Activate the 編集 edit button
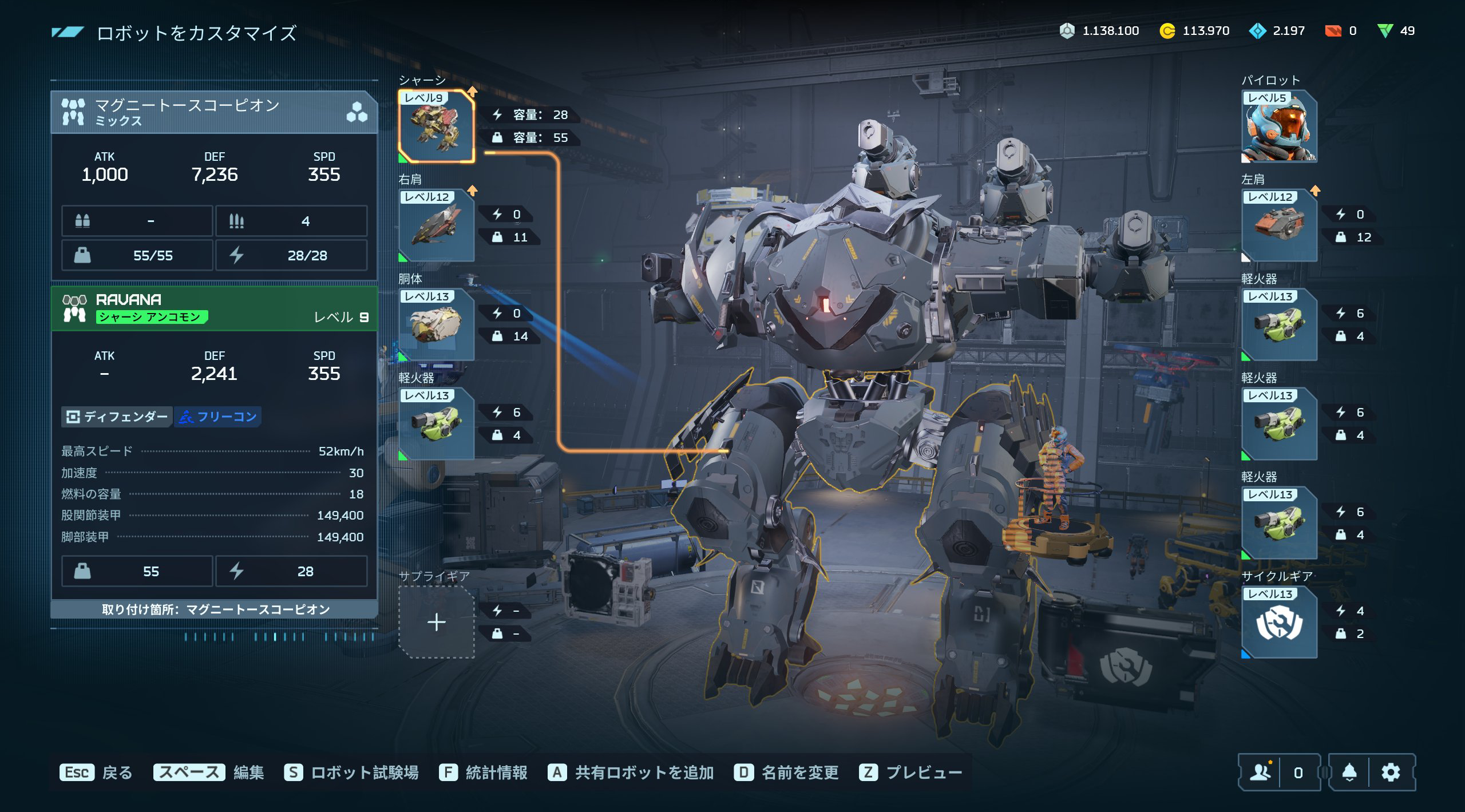Screen dimensions: 1465x812 tap(208, 773)
